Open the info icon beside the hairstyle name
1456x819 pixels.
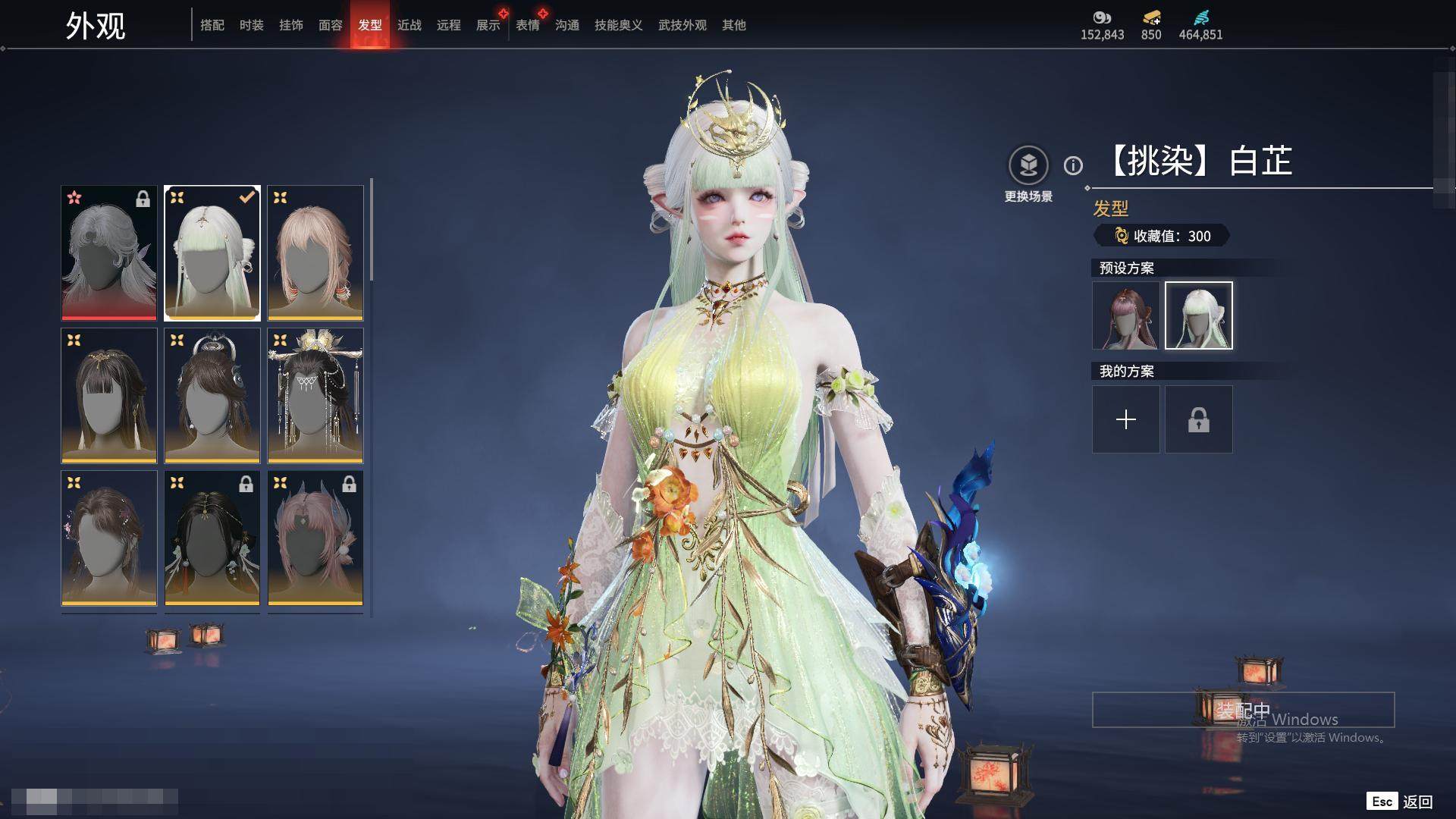1073,165
